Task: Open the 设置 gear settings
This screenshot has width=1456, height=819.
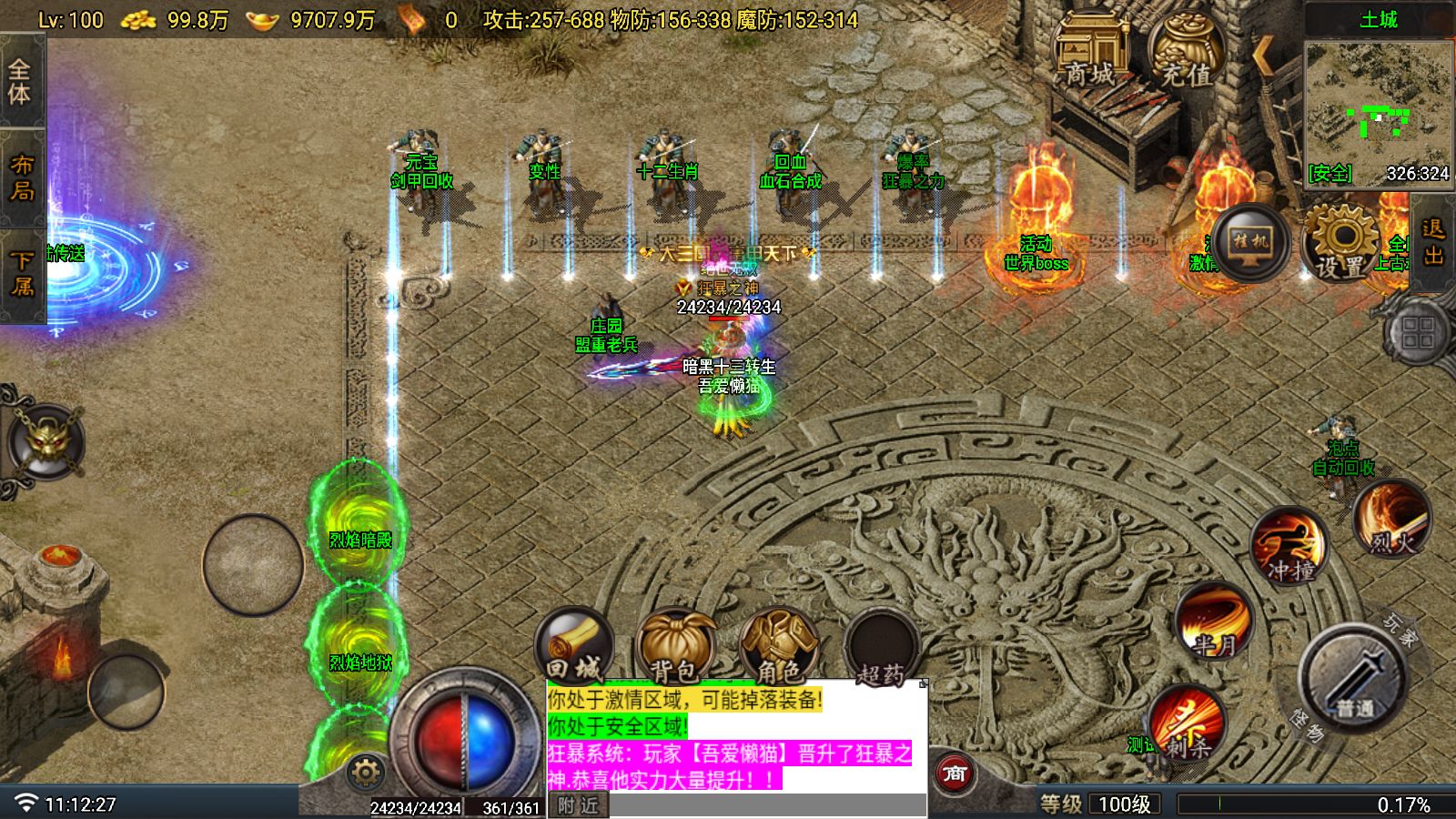Action: pos(1341,243)
